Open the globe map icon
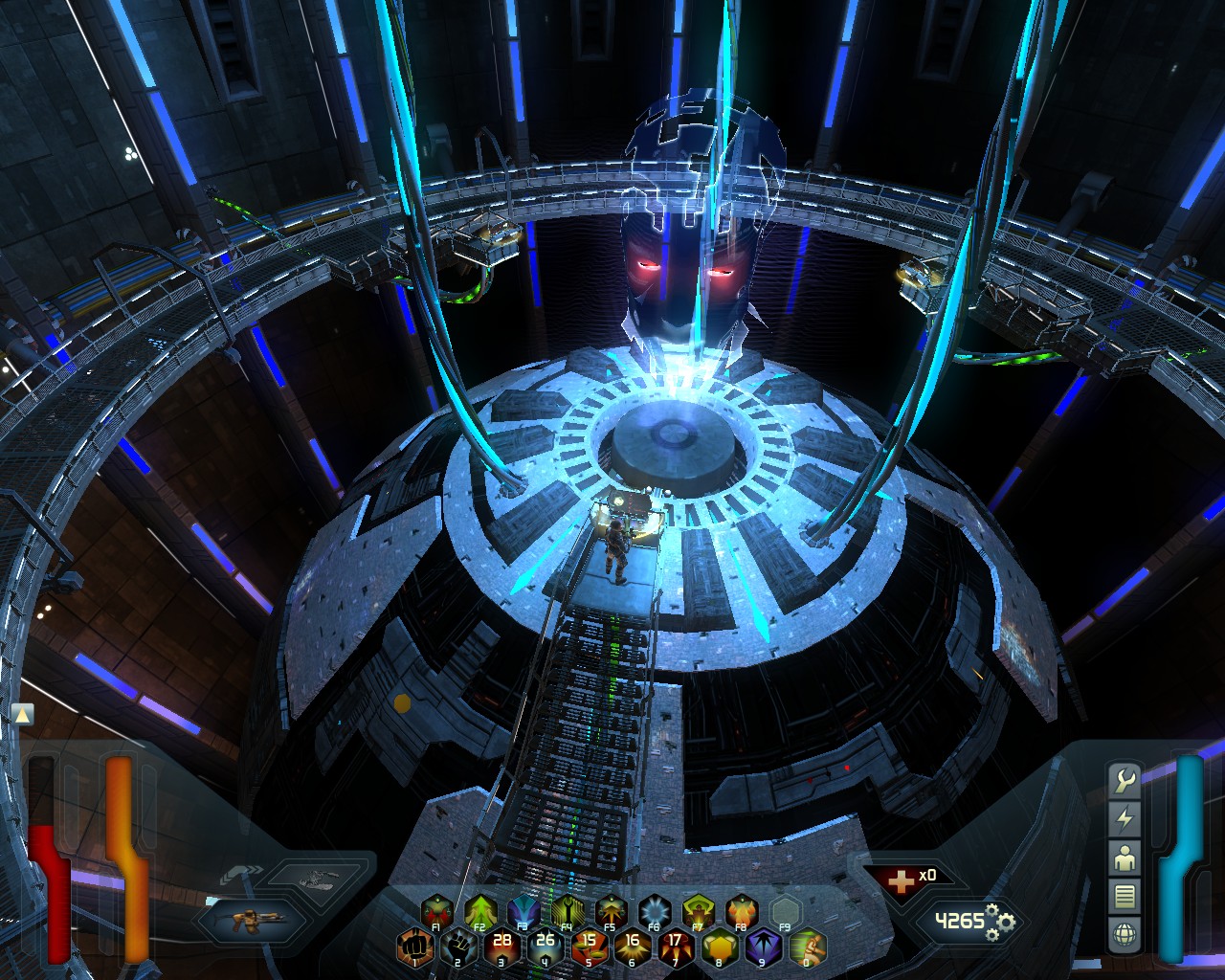The width and height of the screenshot is (1225, 980). click(1125, 933)
